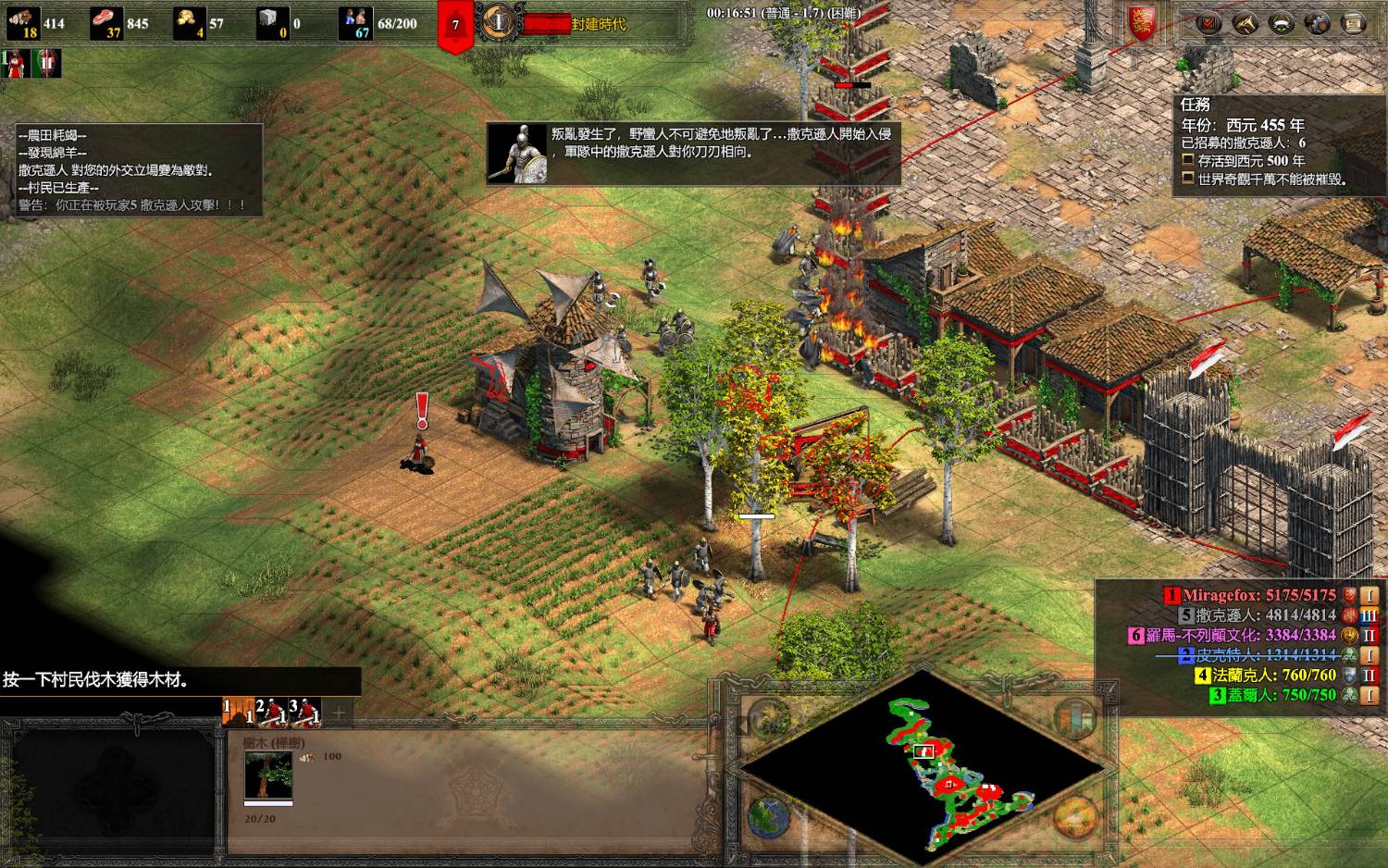Open the main menu scroll button
Screen dimensions: 1388x868
coord(1353,23)
